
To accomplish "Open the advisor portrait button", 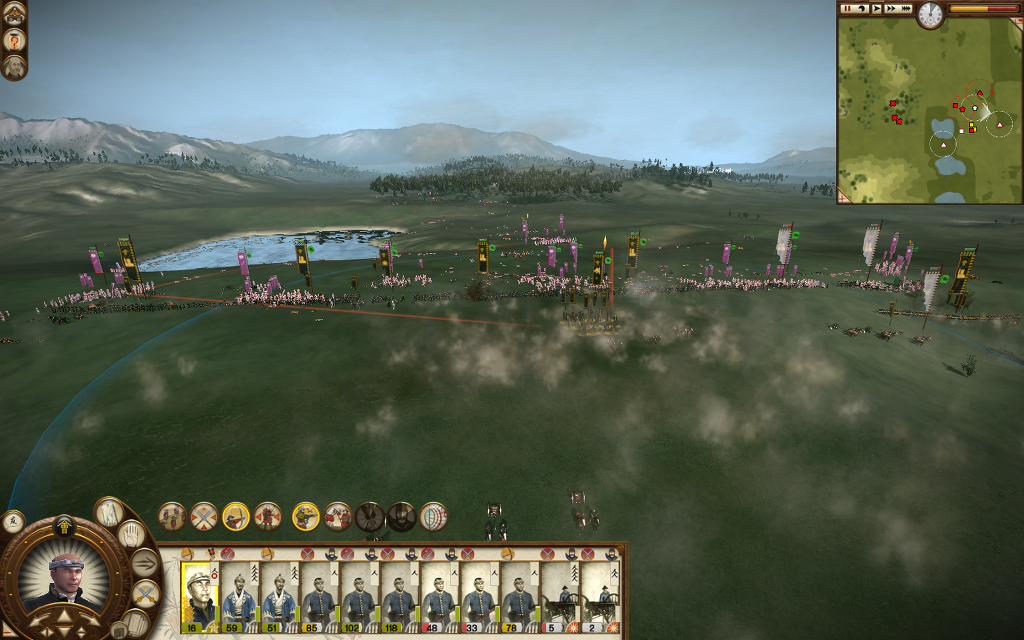I will [14, 67].
